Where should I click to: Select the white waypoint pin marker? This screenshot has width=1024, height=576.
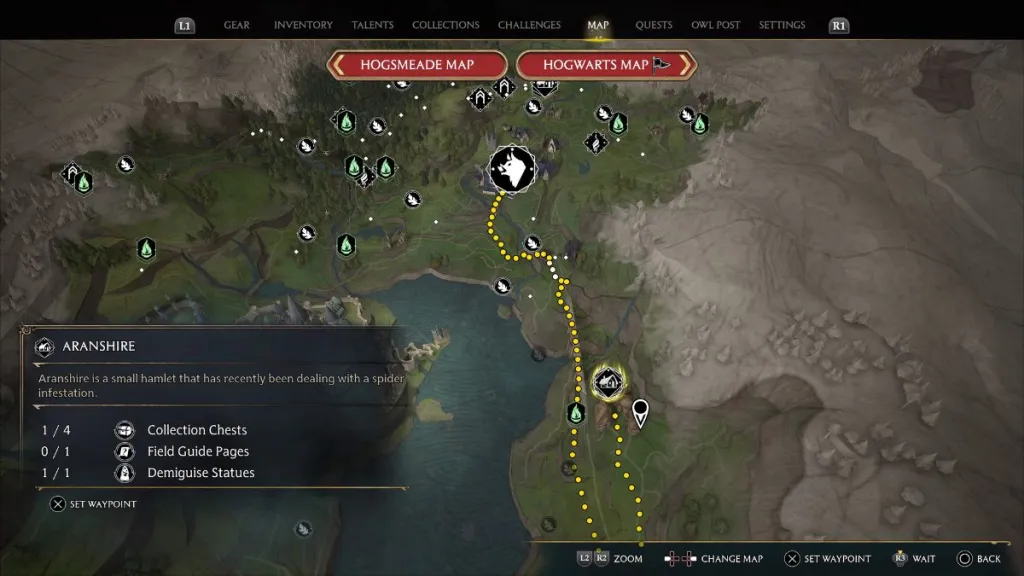[x=640, y=411]
